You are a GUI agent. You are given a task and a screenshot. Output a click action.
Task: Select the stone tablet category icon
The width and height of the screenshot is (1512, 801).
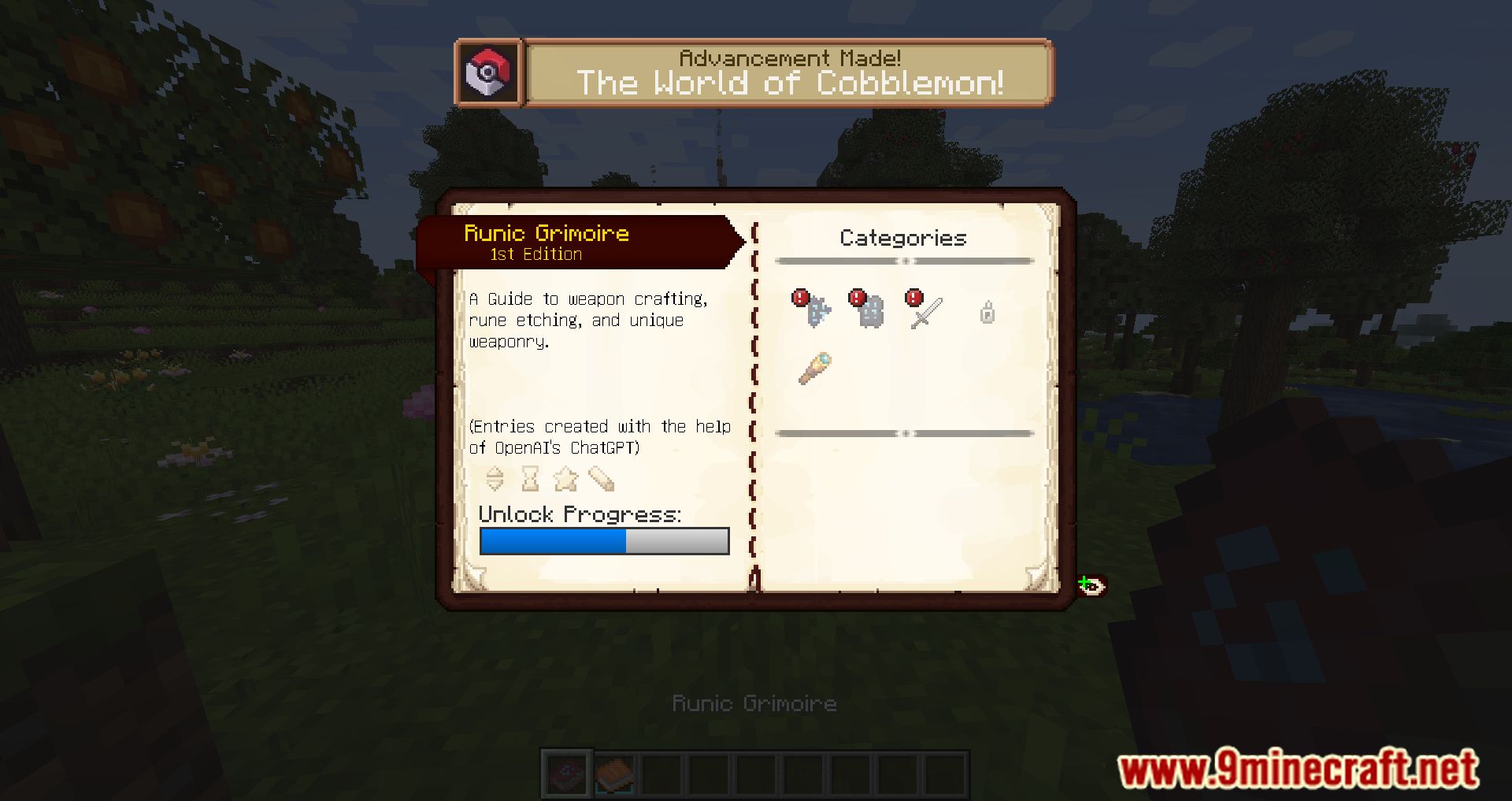pos(870,311)
